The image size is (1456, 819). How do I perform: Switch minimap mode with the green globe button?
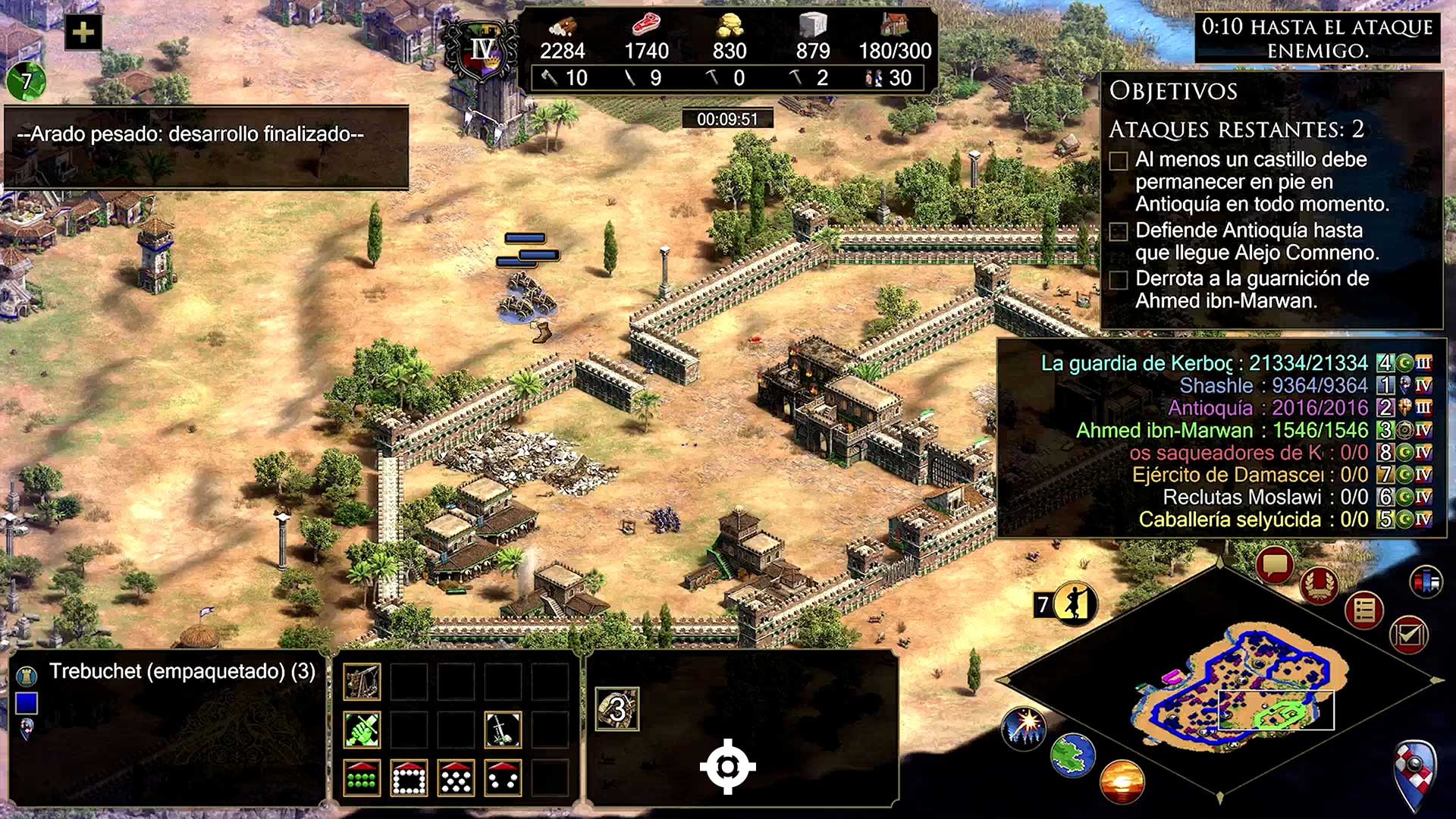[x=1072, y=755]
